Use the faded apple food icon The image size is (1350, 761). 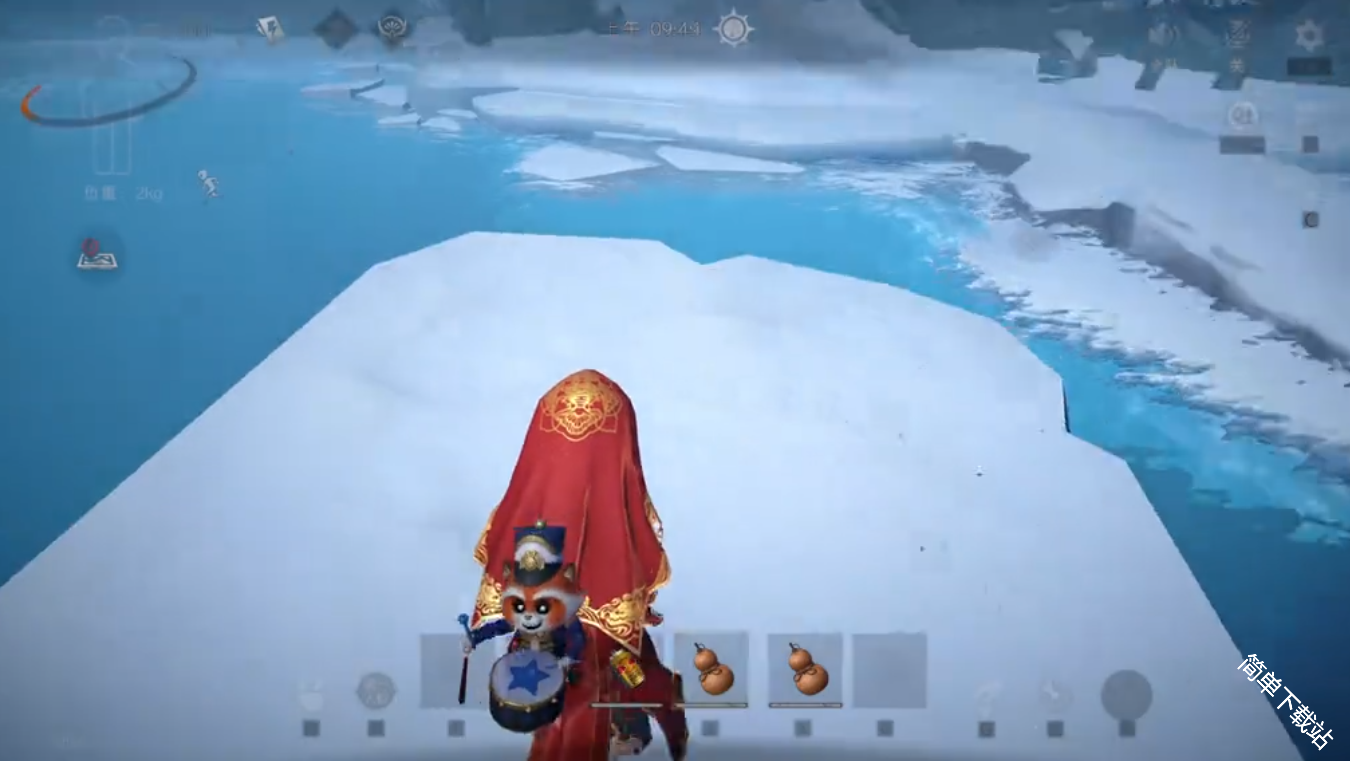(311, 692)
